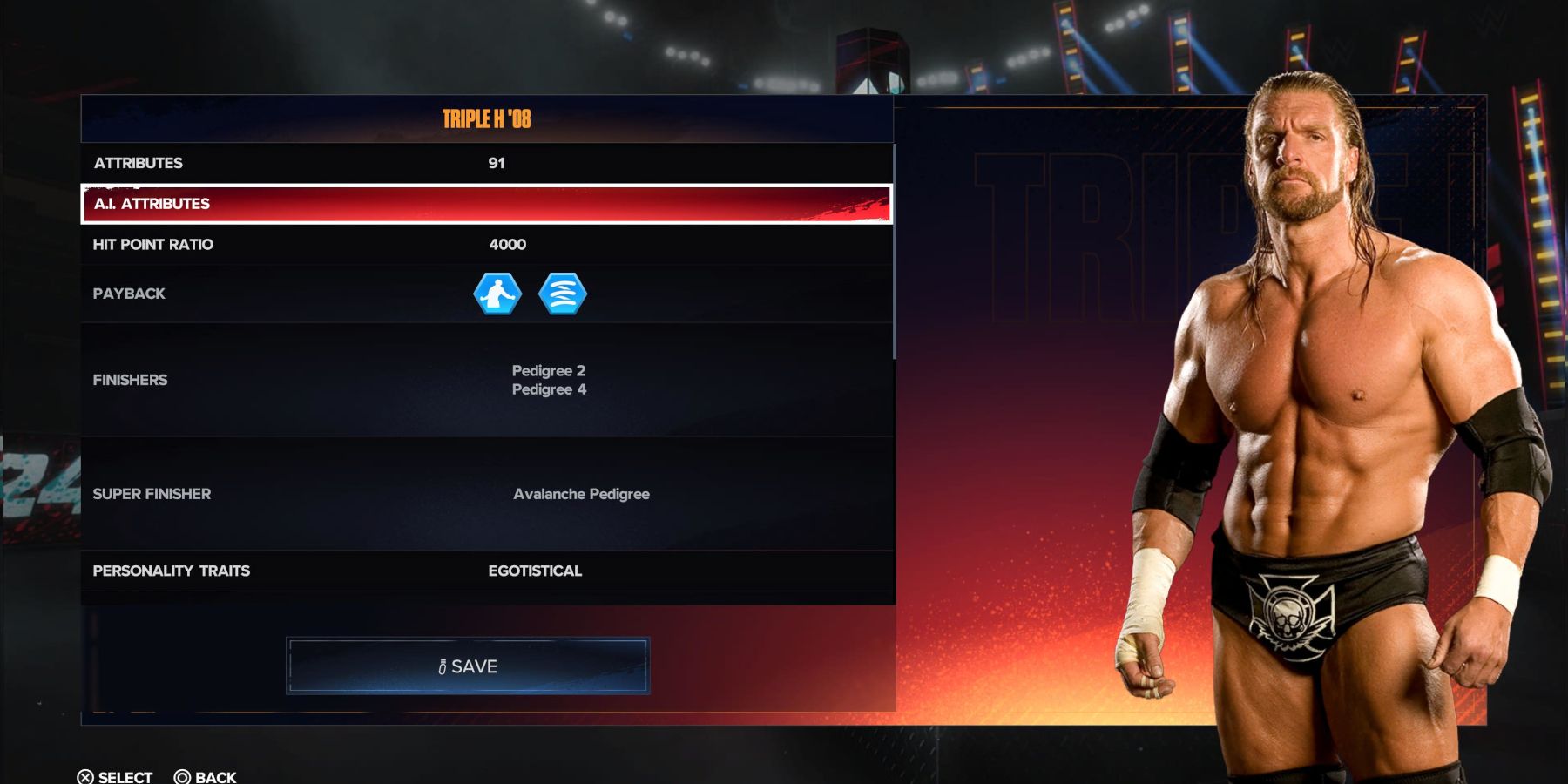
Task: Select the first Payback hexagon icon
Action: 497,294
